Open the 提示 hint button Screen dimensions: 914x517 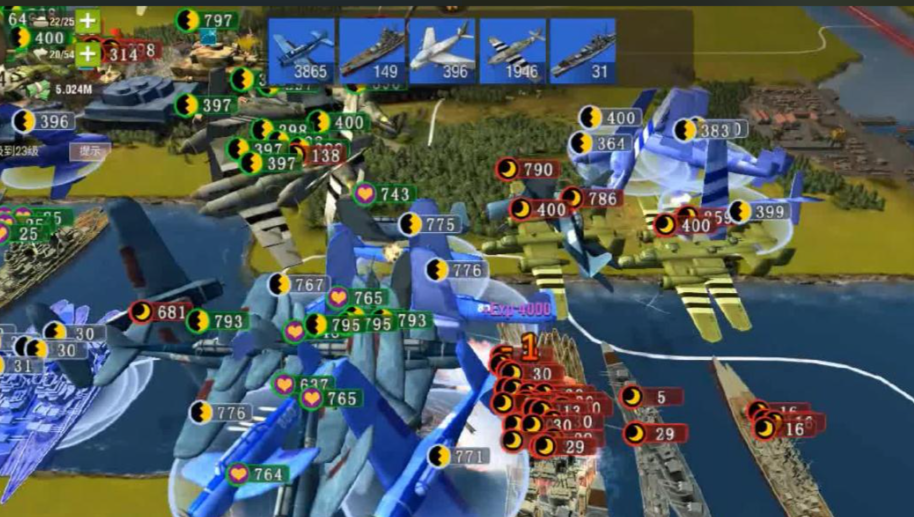[88, 151]
